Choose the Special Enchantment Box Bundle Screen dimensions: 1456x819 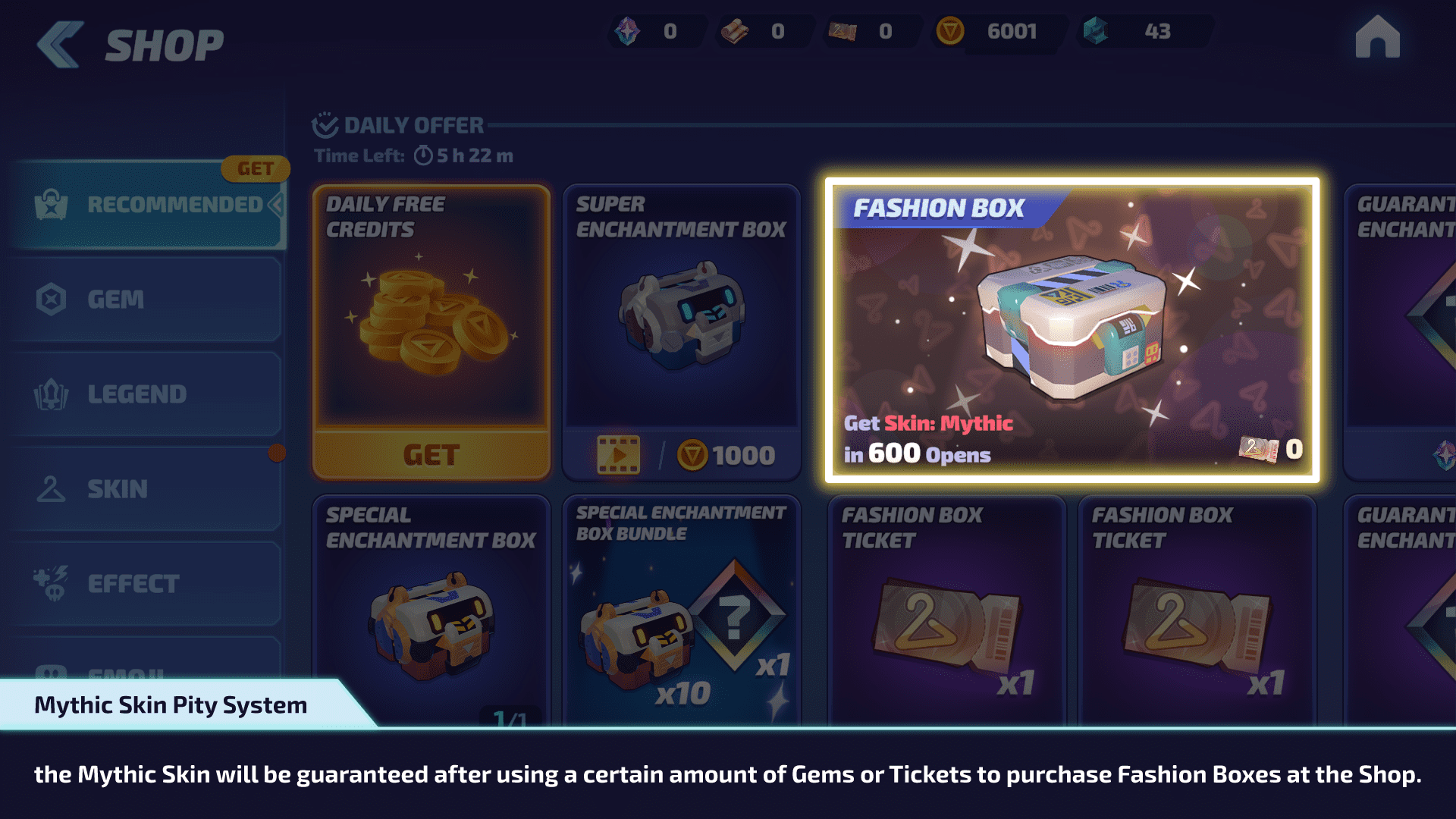coord(681,607)
